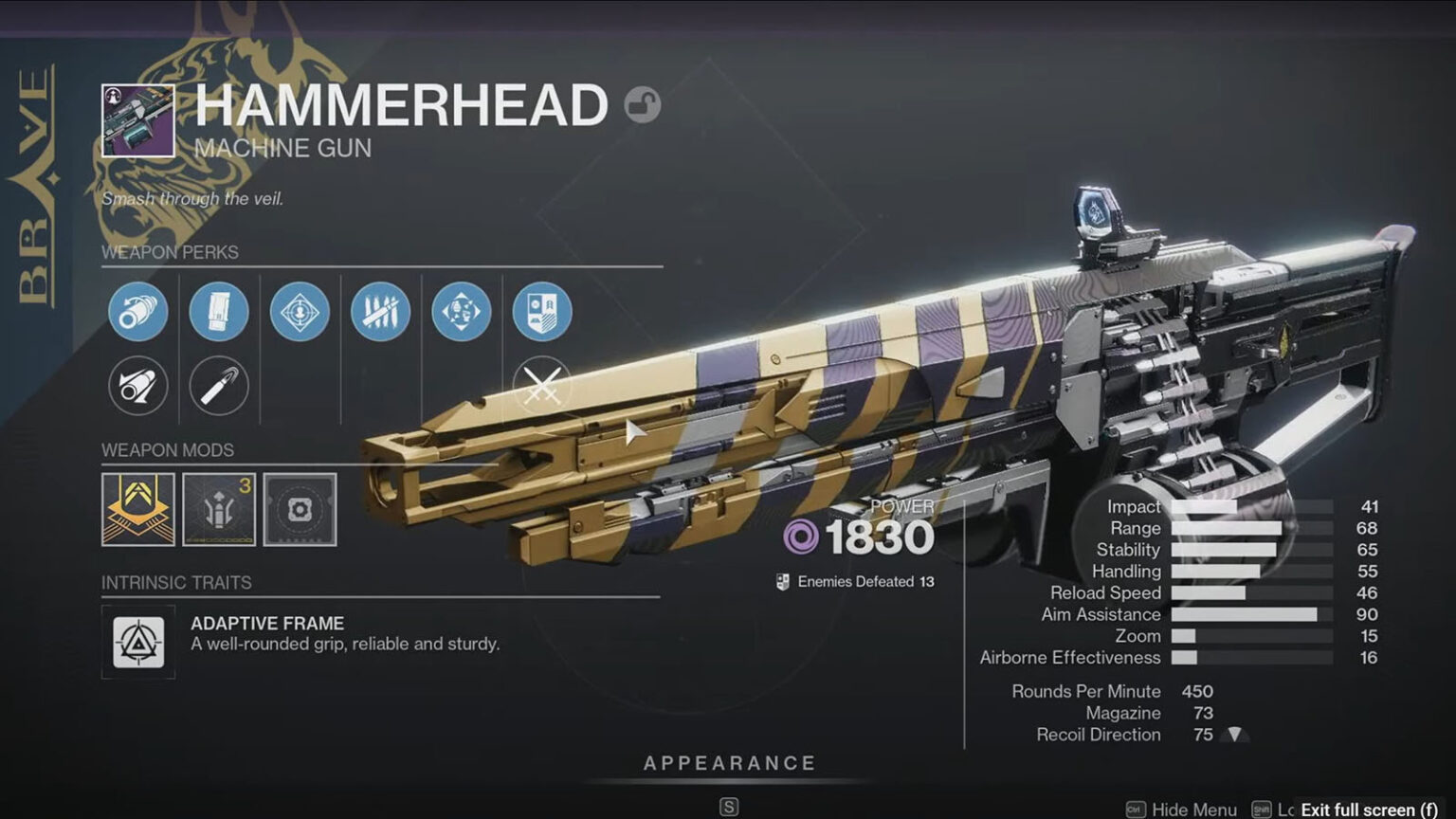The height and width of the screenshot is (819, 1456).
Task: Toggle the alternate barrel perk option
Action: 137,386
